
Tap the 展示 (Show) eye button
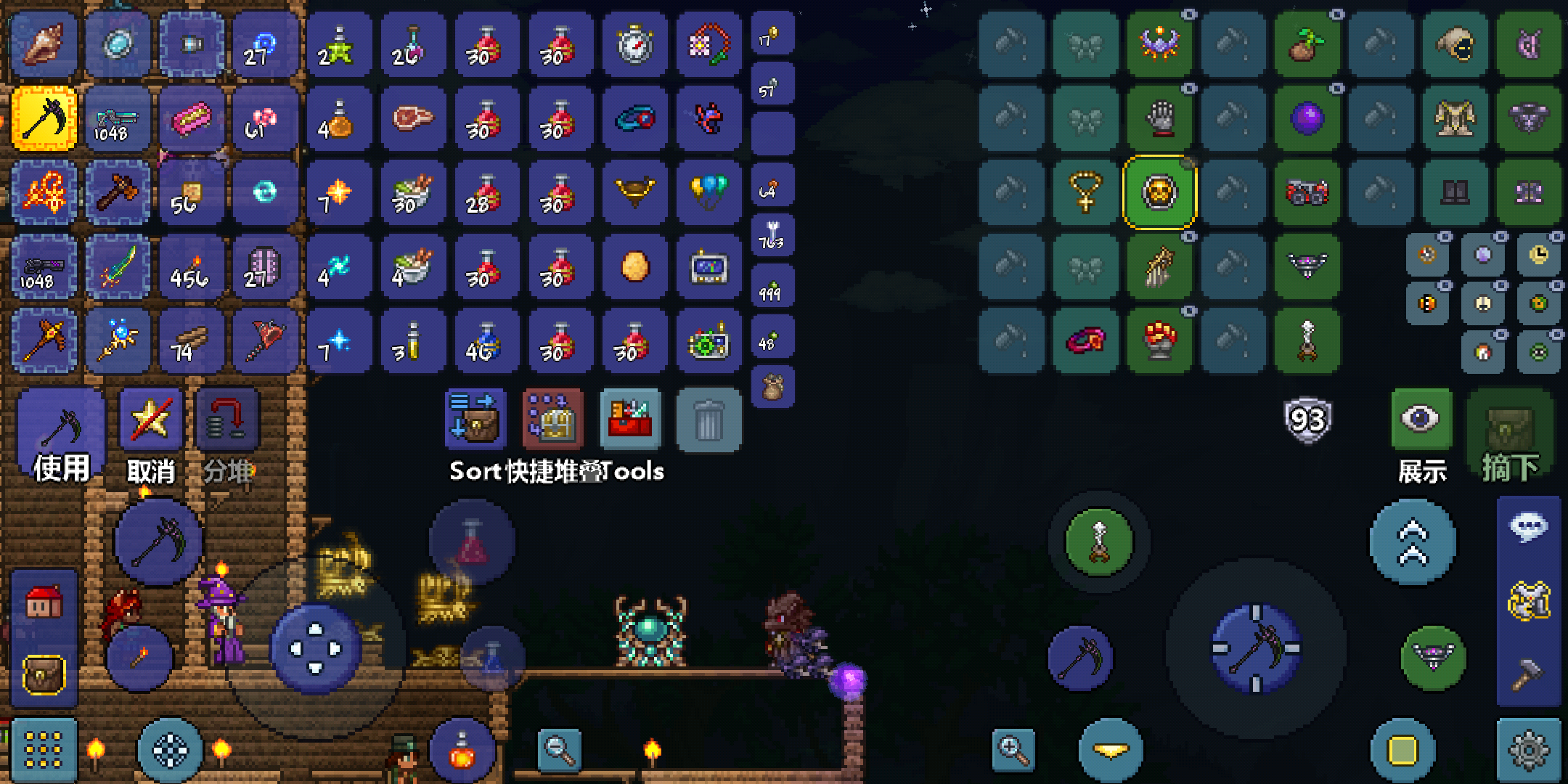click(1421, 436)
